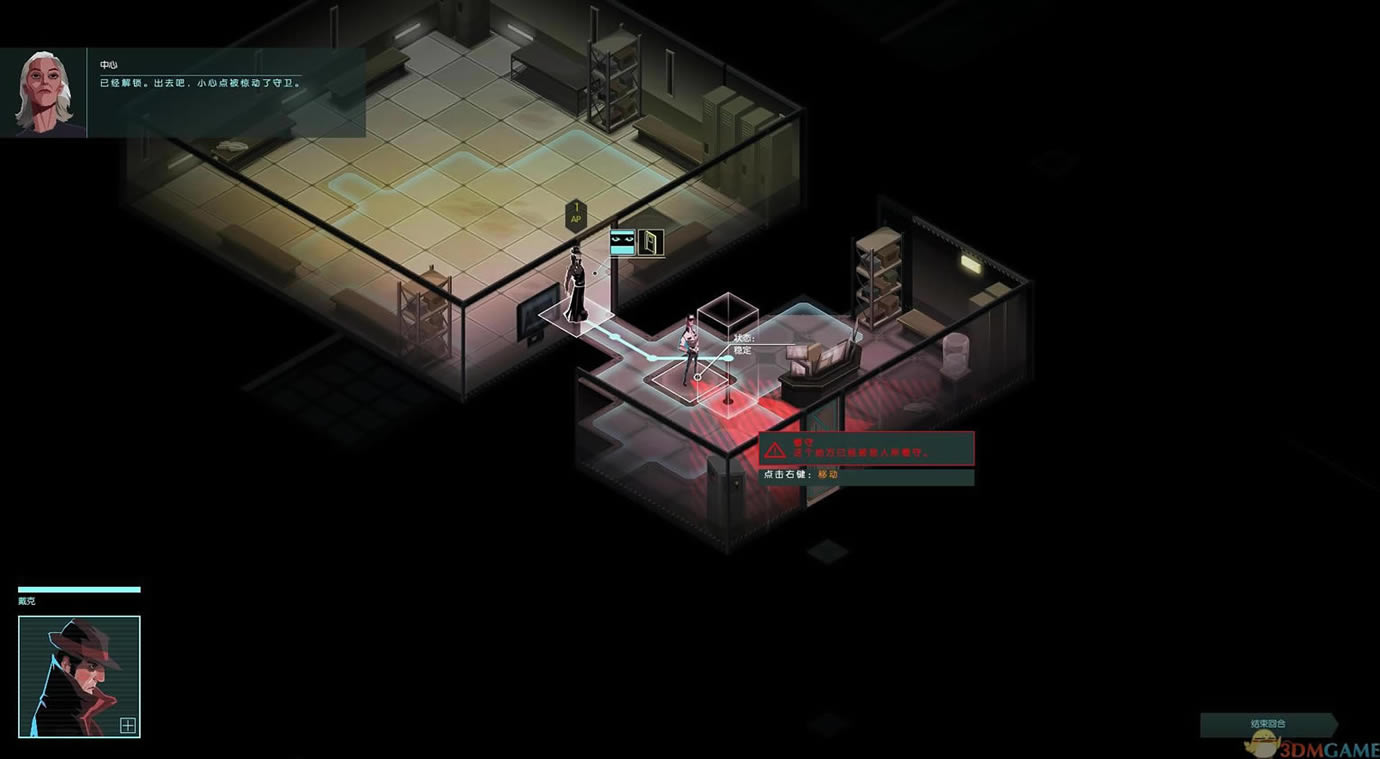The width and height of the screenshot is (1380, 759).
Task: Click the 中心 operator portrait
Action: (43, 93)
